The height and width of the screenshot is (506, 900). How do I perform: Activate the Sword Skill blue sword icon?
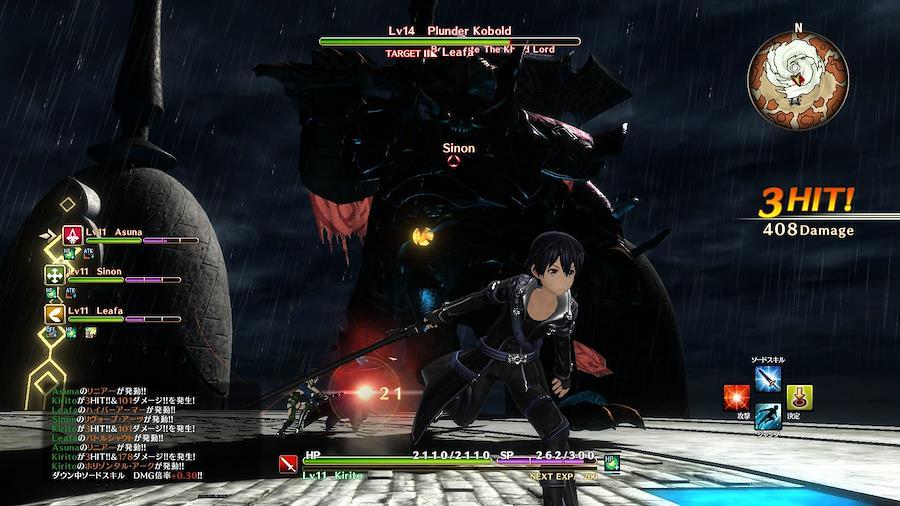pos(769,379)
